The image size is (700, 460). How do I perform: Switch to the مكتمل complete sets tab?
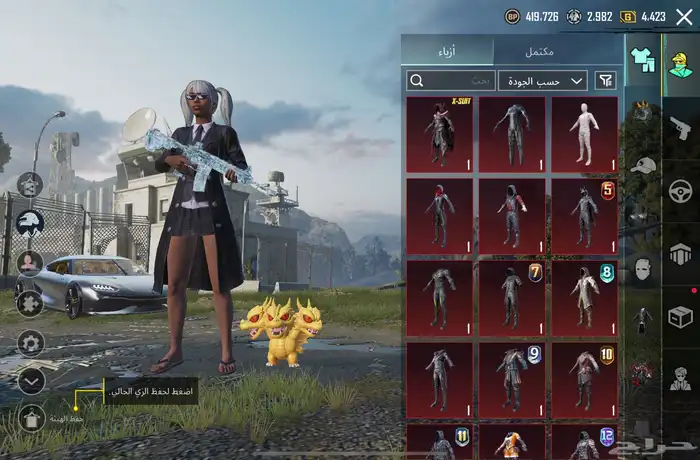tap(540, 51)
